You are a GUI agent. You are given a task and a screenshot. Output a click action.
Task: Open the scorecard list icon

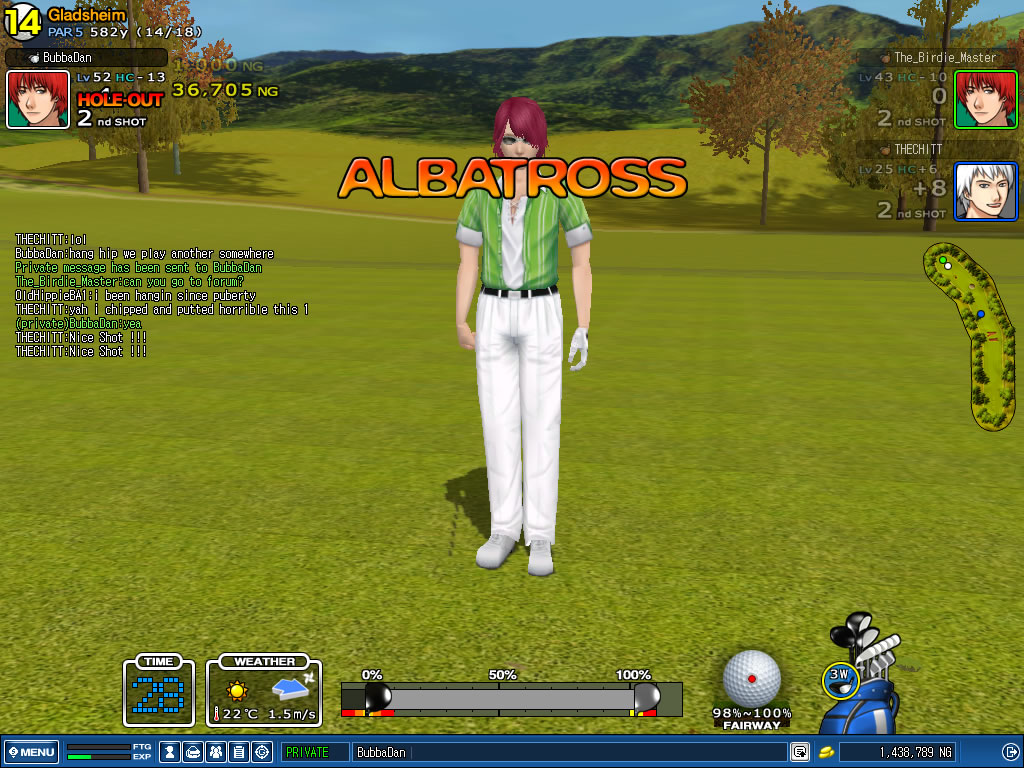click(x=240, y=752)
